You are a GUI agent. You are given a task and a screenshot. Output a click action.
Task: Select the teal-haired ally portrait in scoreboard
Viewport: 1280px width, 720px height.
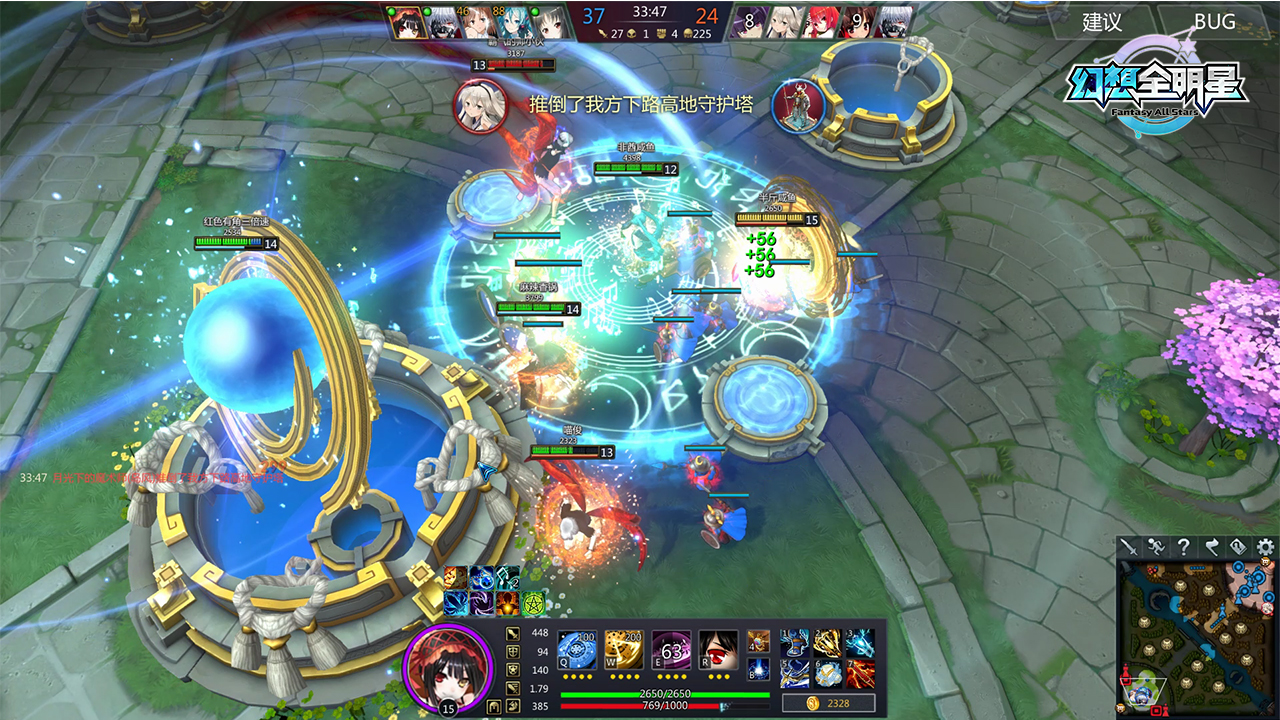coord(518,23)
